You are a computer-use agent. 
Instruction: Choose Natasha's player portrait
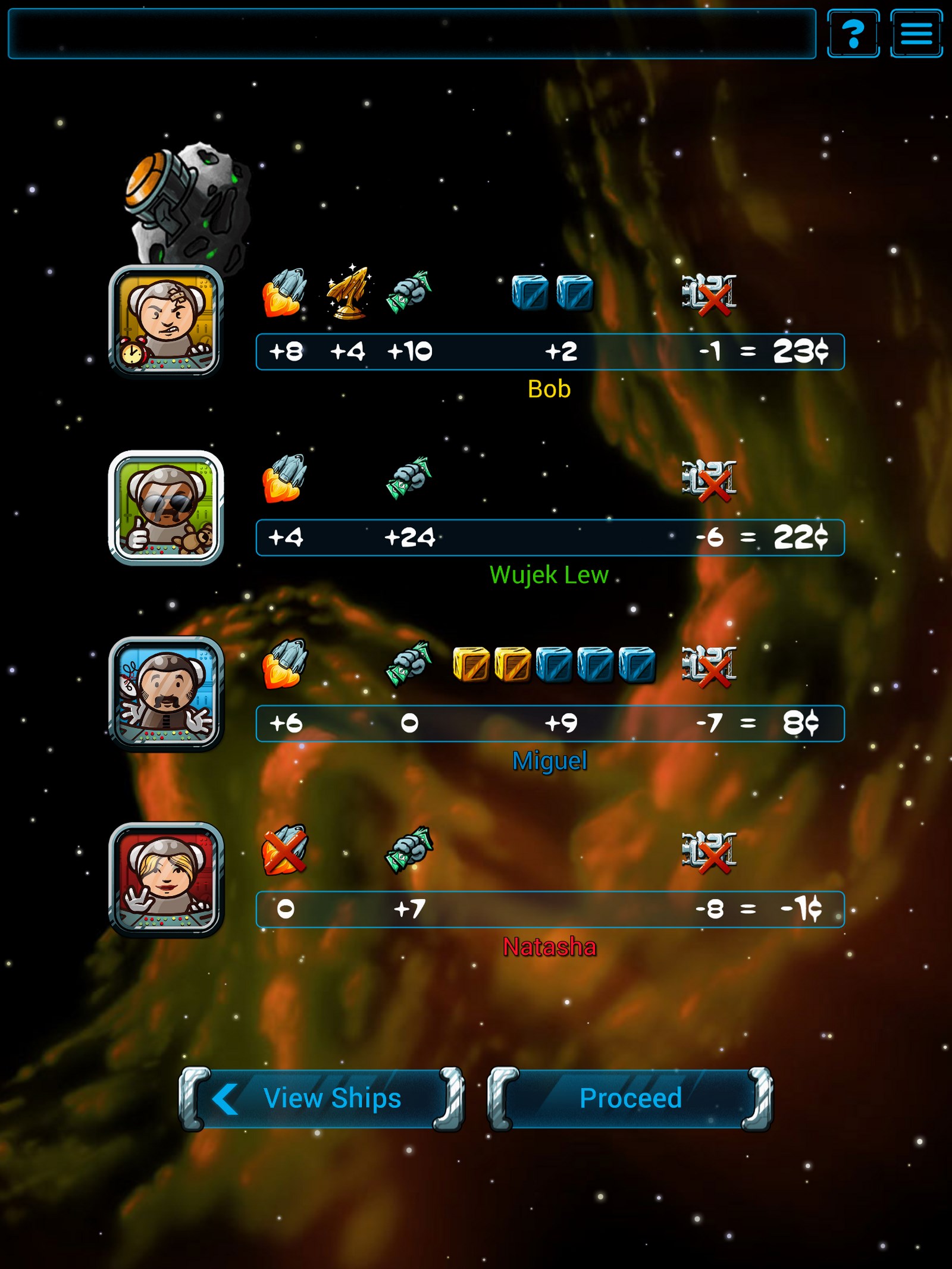click(x=165, y=879)
